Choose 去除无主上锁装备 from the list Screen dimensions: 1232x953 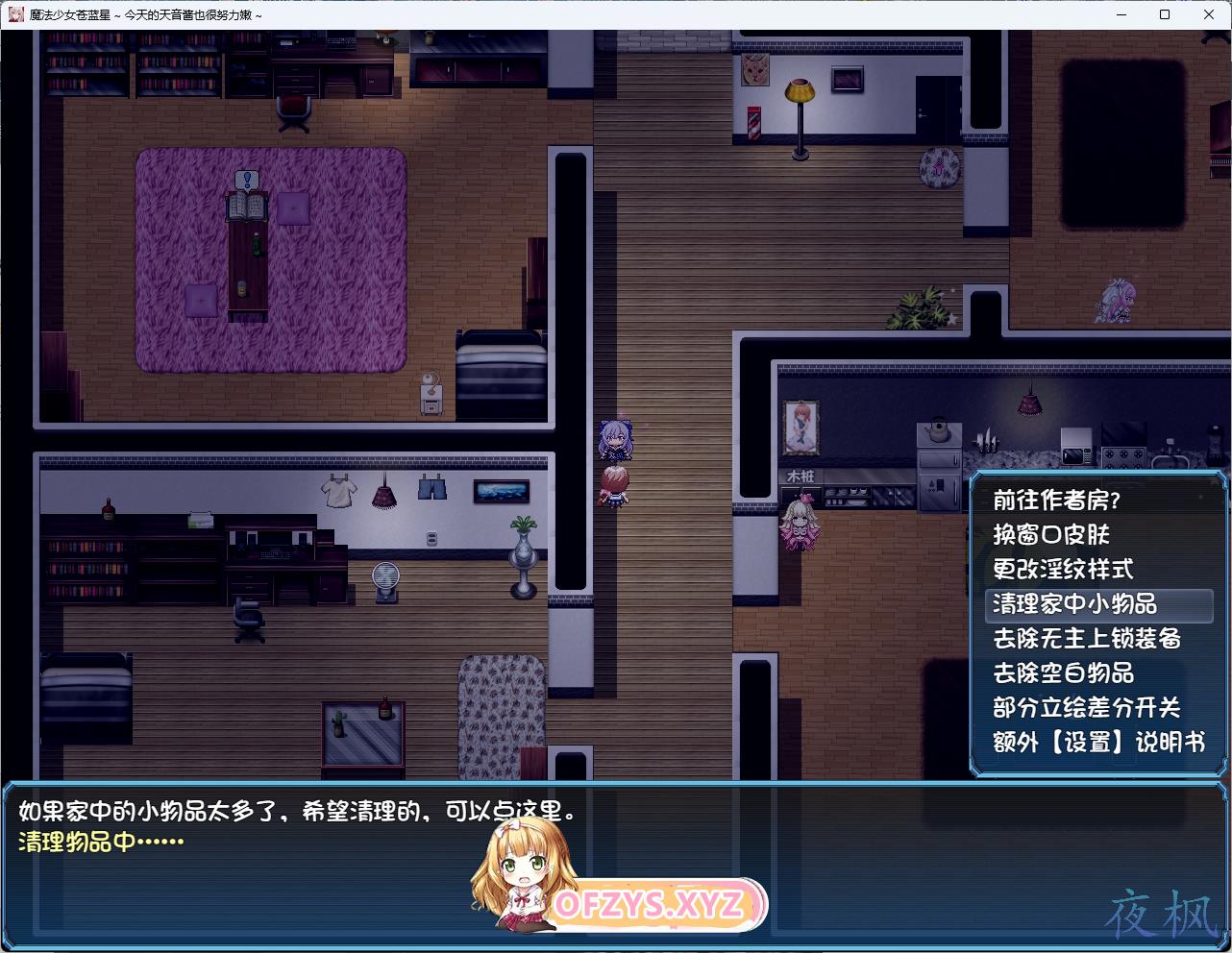click(x=1086, y=639)
